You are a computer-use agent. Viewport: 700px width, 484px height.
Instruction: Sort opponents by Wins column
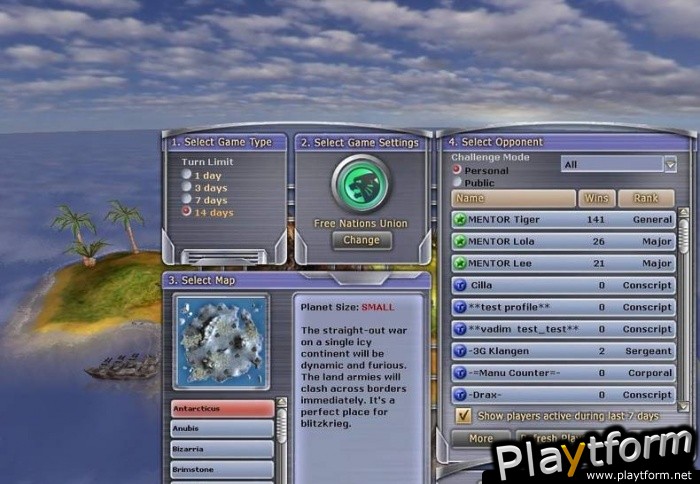(597, 199)
